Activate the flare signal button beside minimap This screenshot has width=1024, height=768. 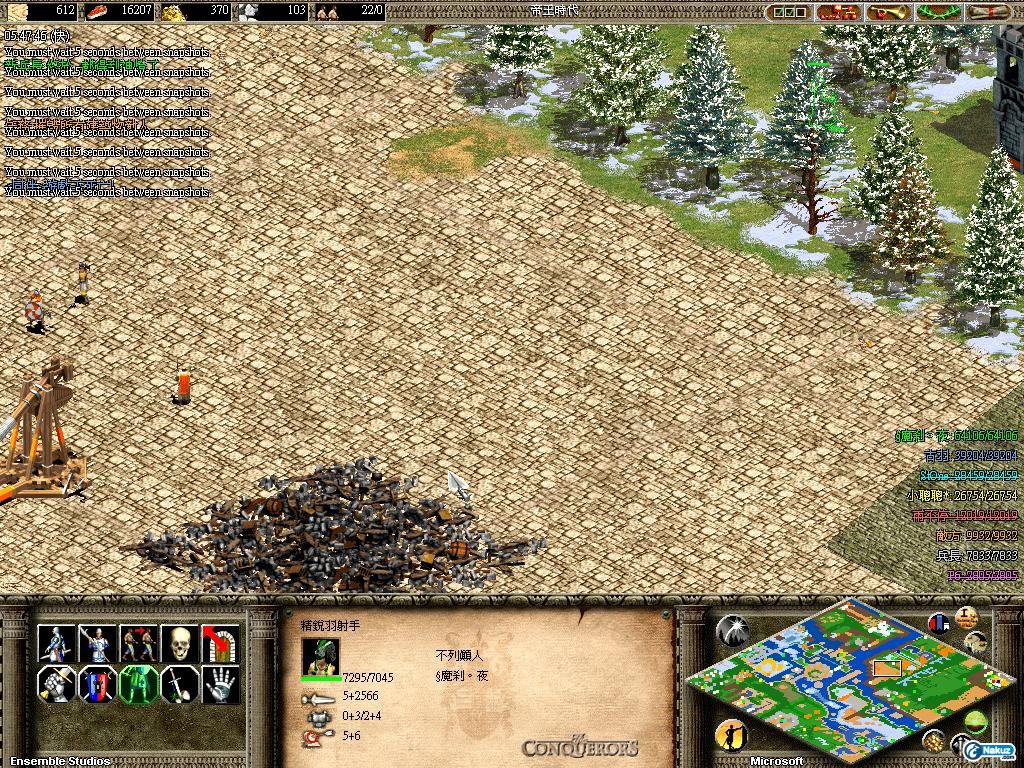[x=731, y=629]
